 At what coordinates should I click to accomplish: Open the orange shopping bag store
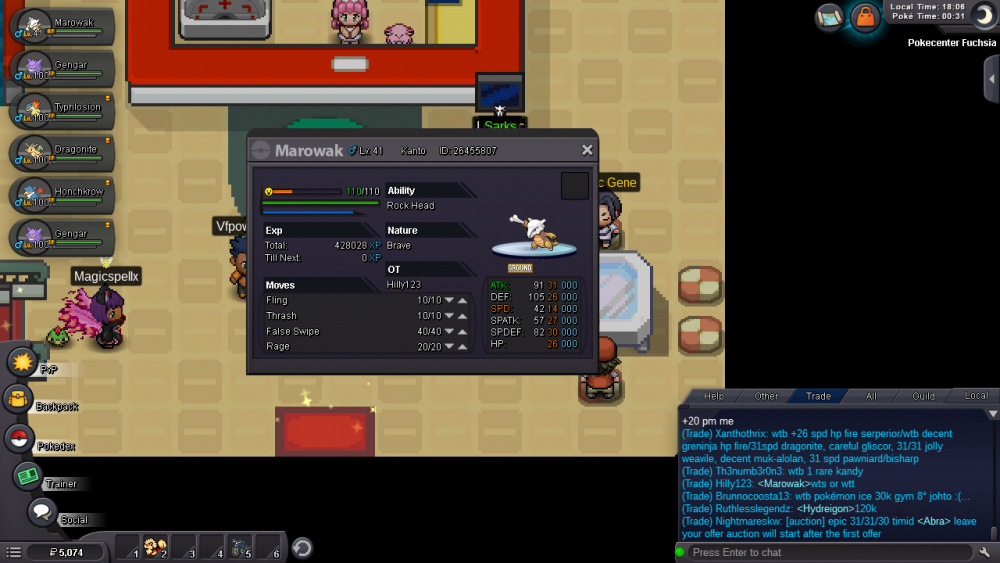863,17
